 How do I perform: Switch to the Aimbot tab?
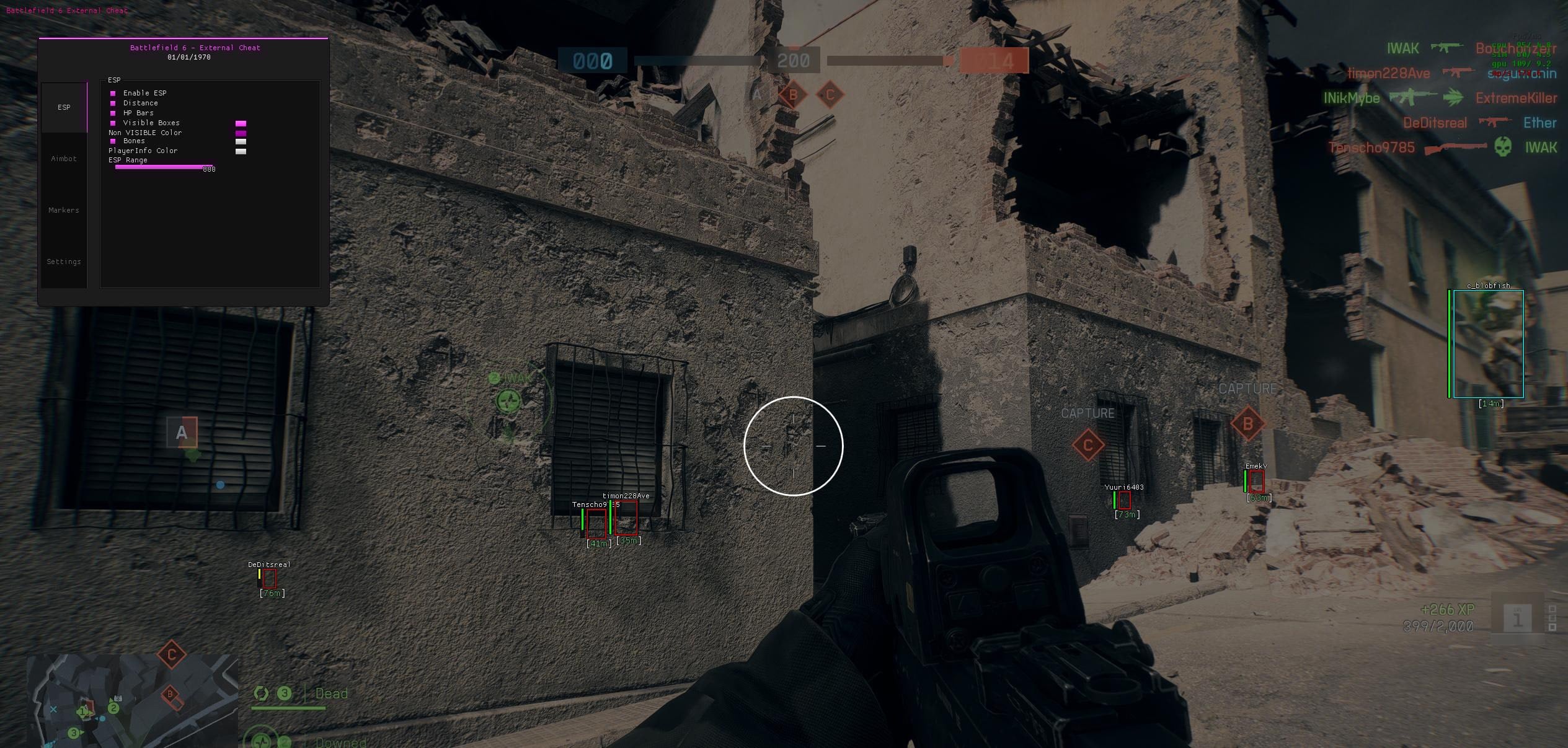[64, 159]
